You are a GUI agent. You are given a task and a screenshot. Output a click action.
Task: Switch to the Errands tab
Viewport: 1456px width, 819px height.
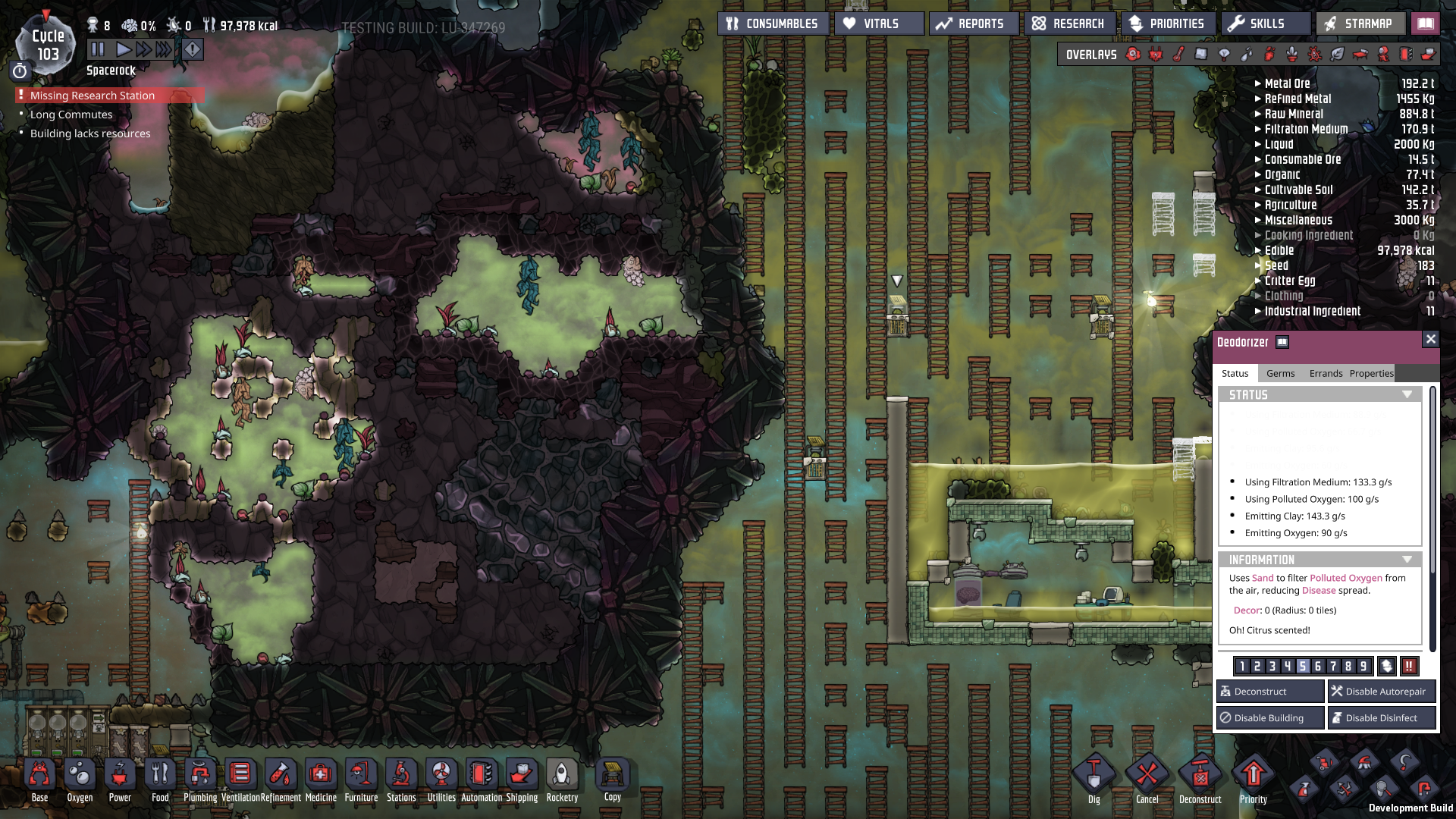click(x=1326, y=373)
